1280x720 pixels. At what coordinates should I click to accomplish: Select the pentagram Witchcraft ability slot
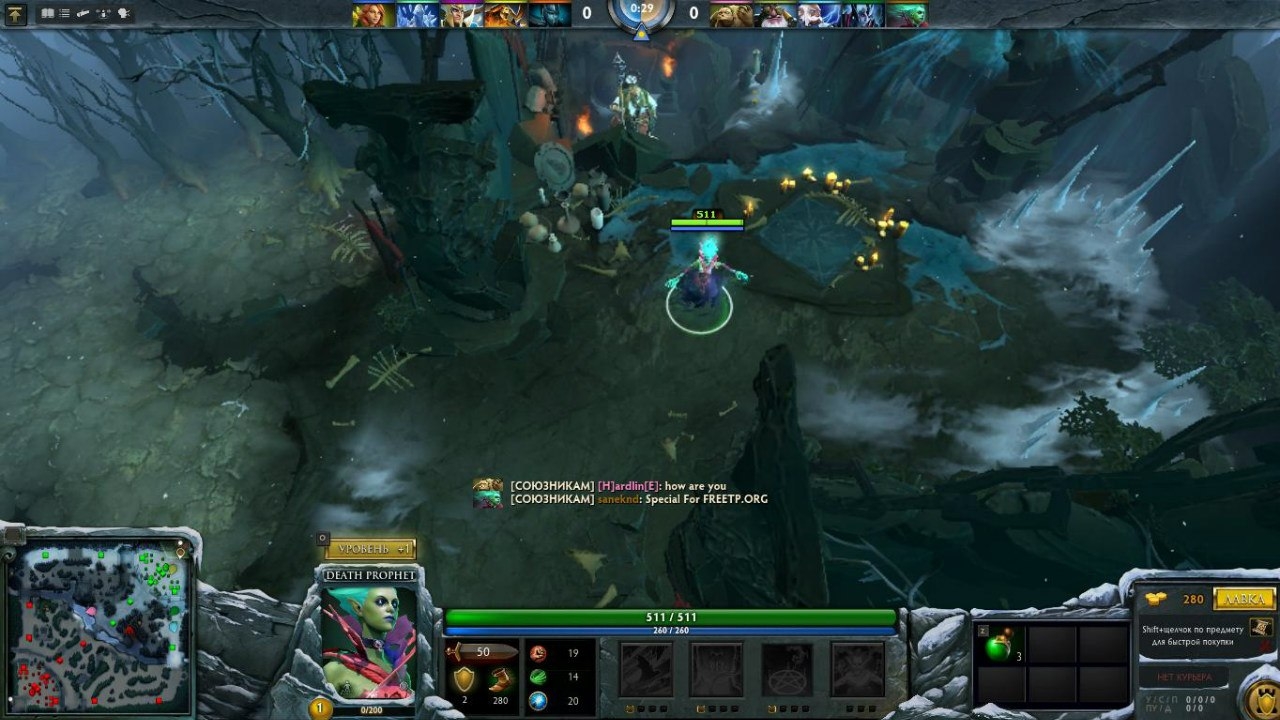787,668
